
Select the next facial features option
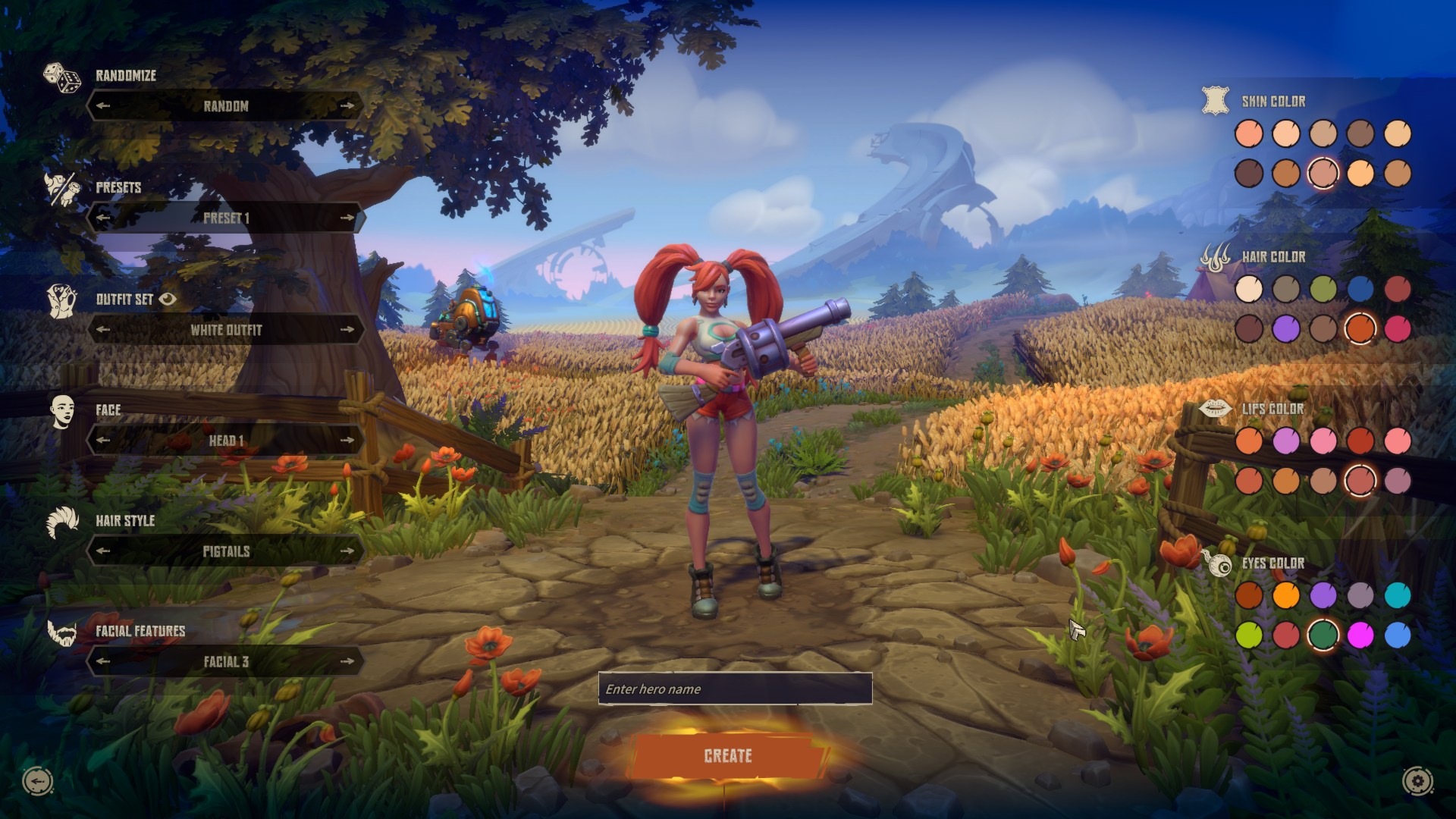(x=347, y=661)
